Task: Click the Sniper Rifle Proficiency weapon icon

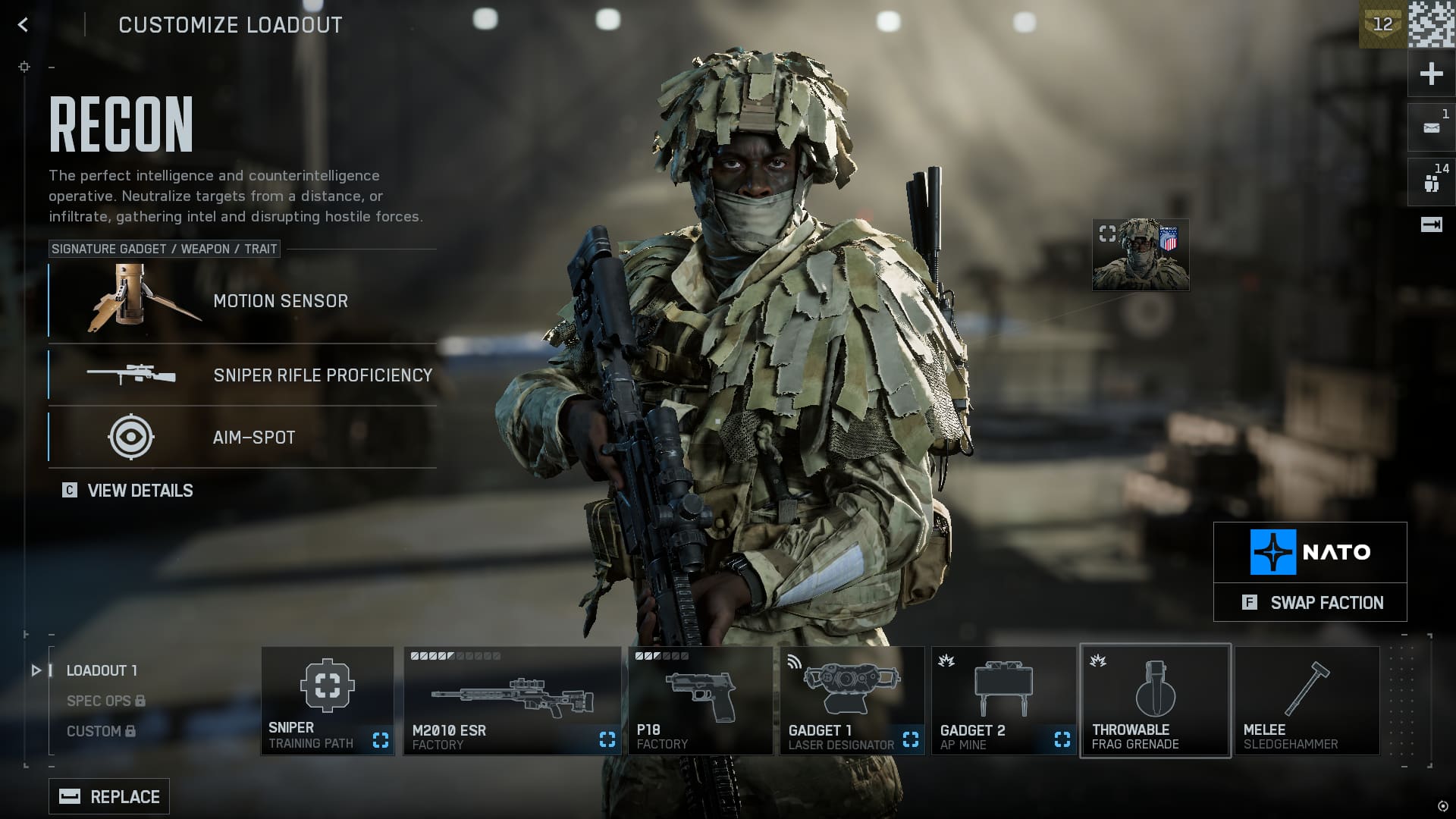Action: pos(130,375)
